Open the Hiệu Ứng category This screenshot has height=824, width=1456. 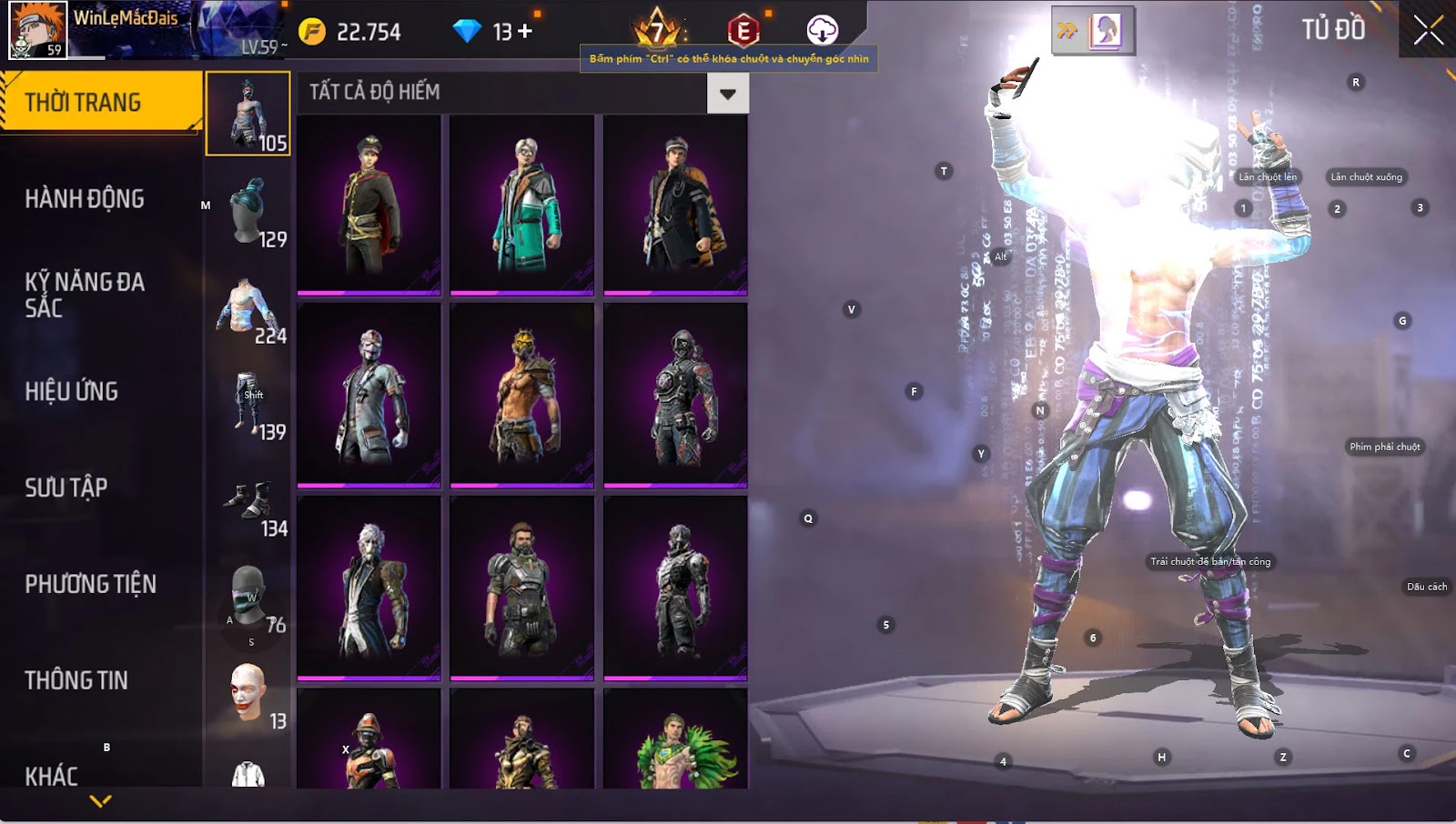72,391
